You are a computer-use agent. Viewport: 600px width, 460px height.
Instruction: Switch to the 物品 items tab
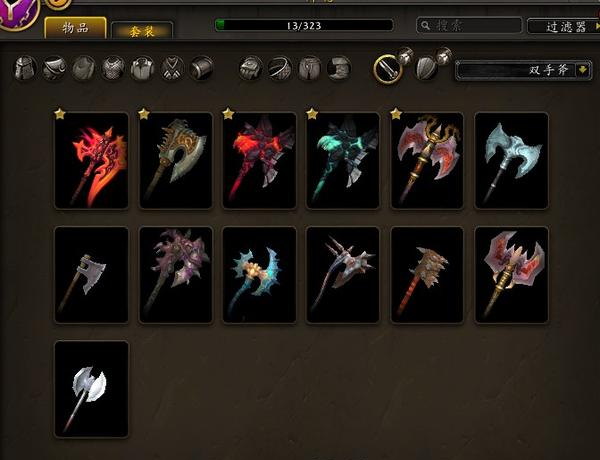[x=76, y=28]
